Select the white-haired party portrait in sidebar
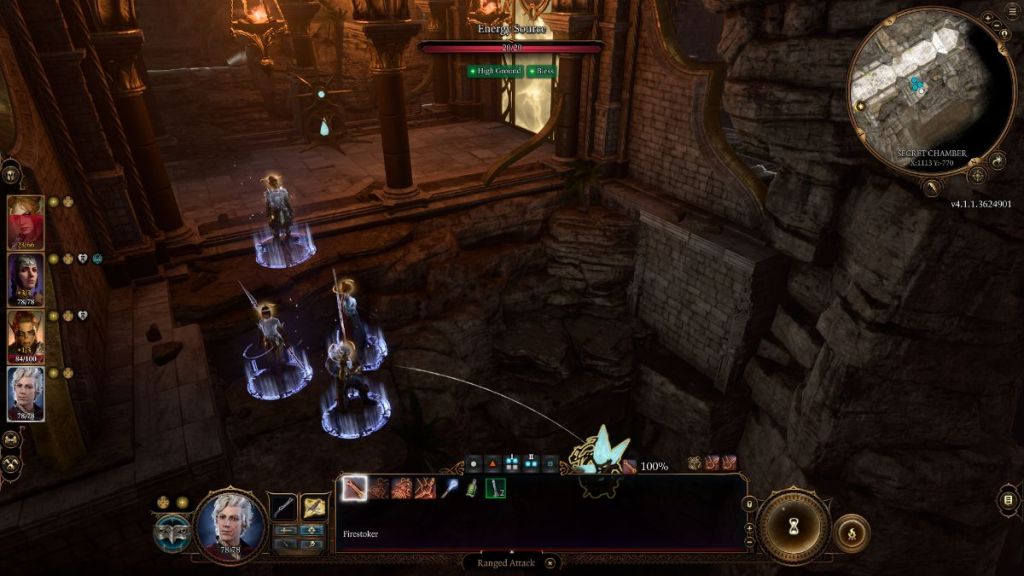 pyautogui.click(x=26, y=394)
